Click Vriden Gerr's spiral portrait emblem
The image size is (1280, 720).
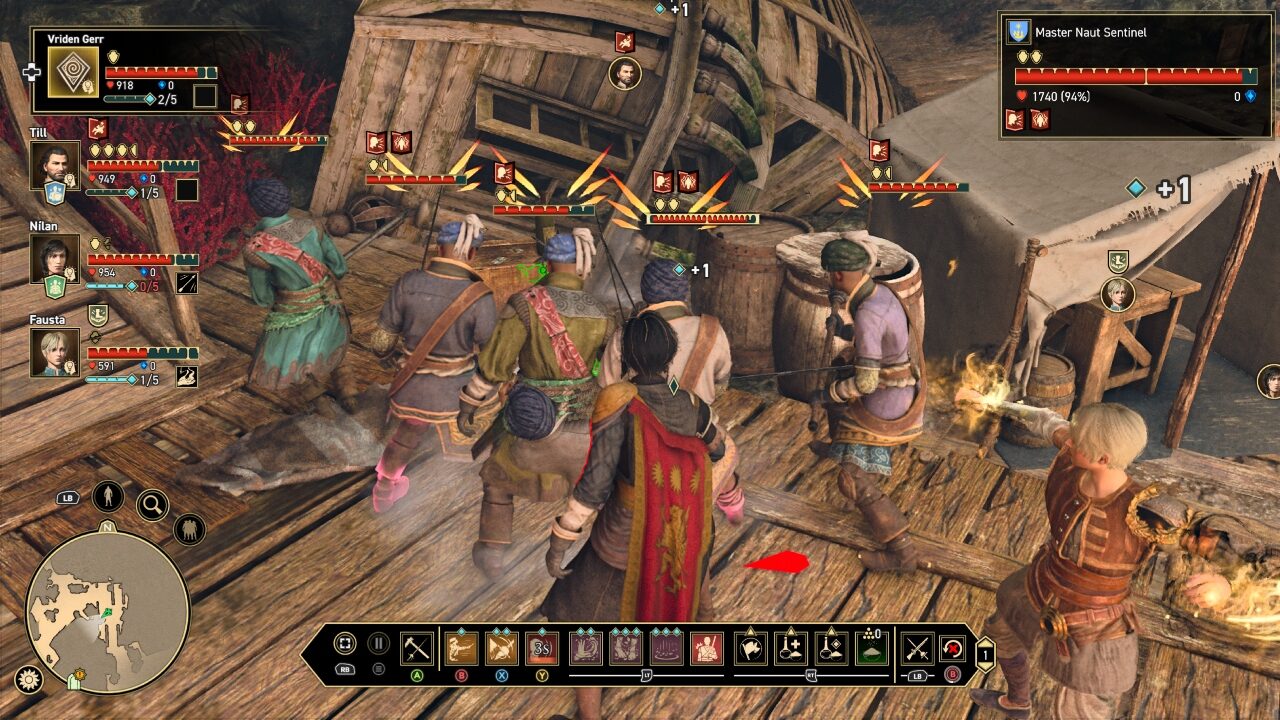click(73, 72)
